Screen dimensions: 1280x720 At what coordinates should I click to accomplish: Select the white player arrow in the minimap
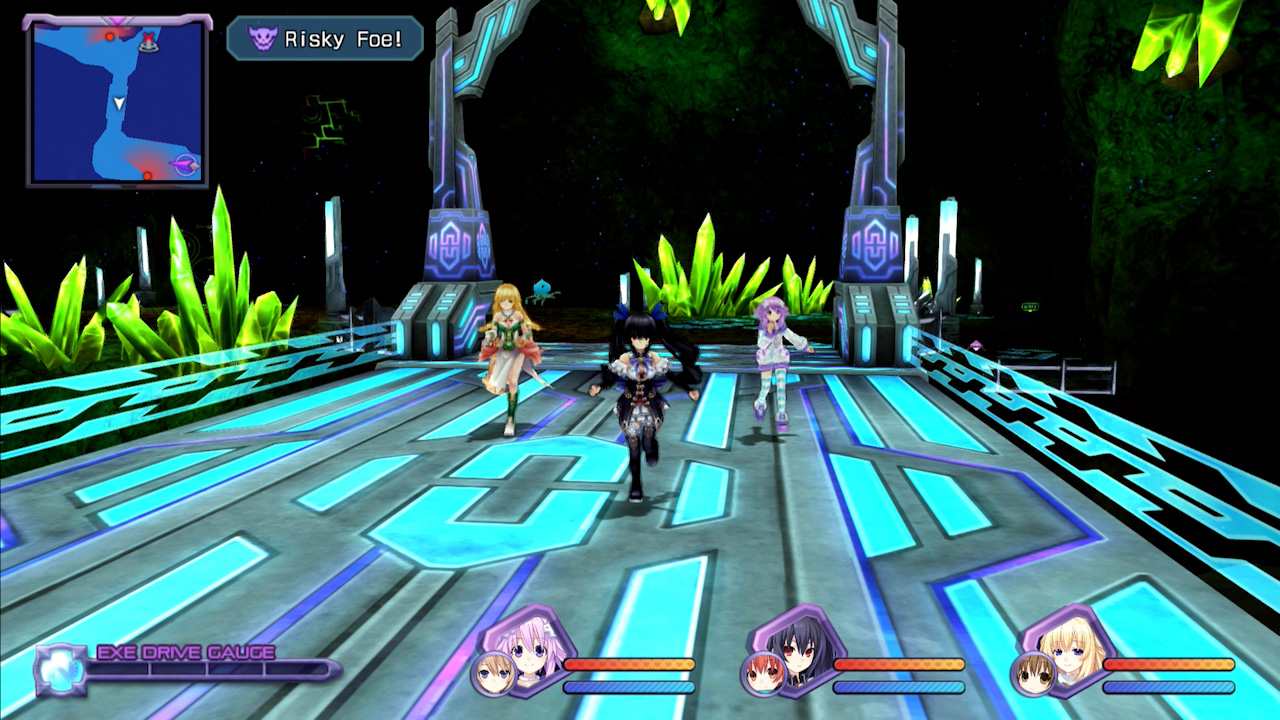pyautogui.click(x=119, y=104)
